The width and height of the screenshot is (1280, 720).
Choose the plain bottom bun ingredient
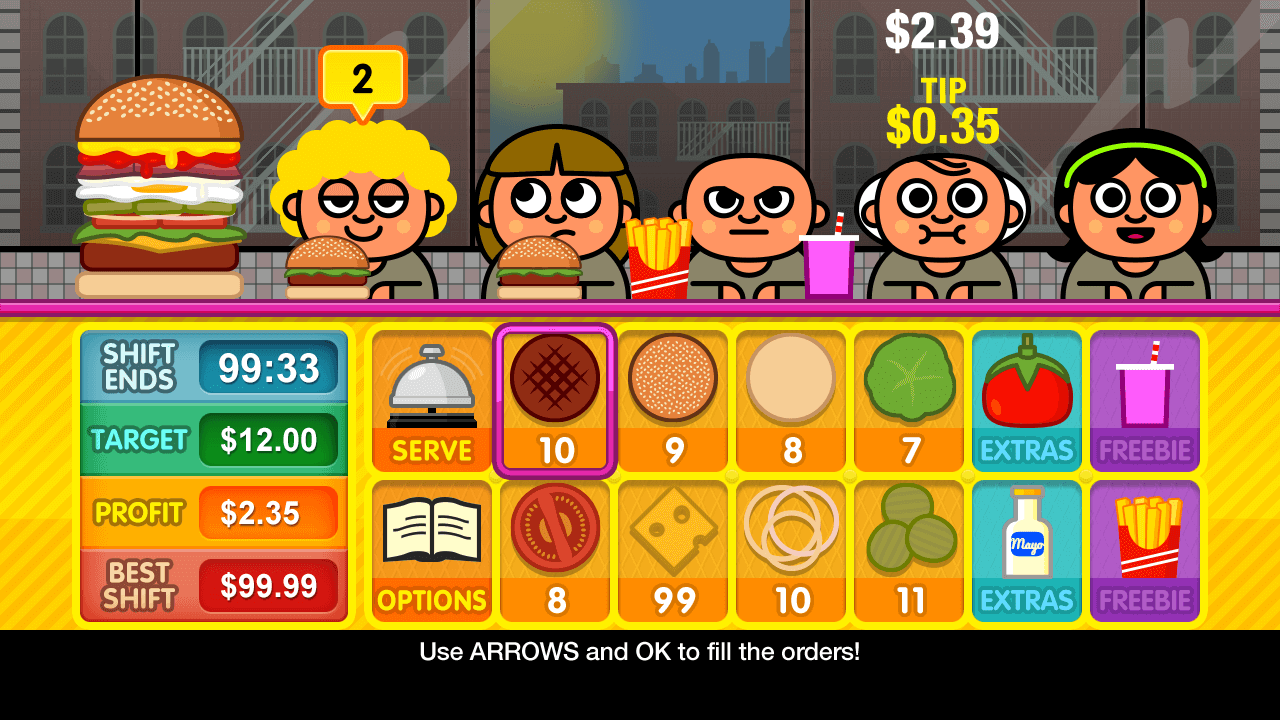pyautogui.click(x=791, y=401)
